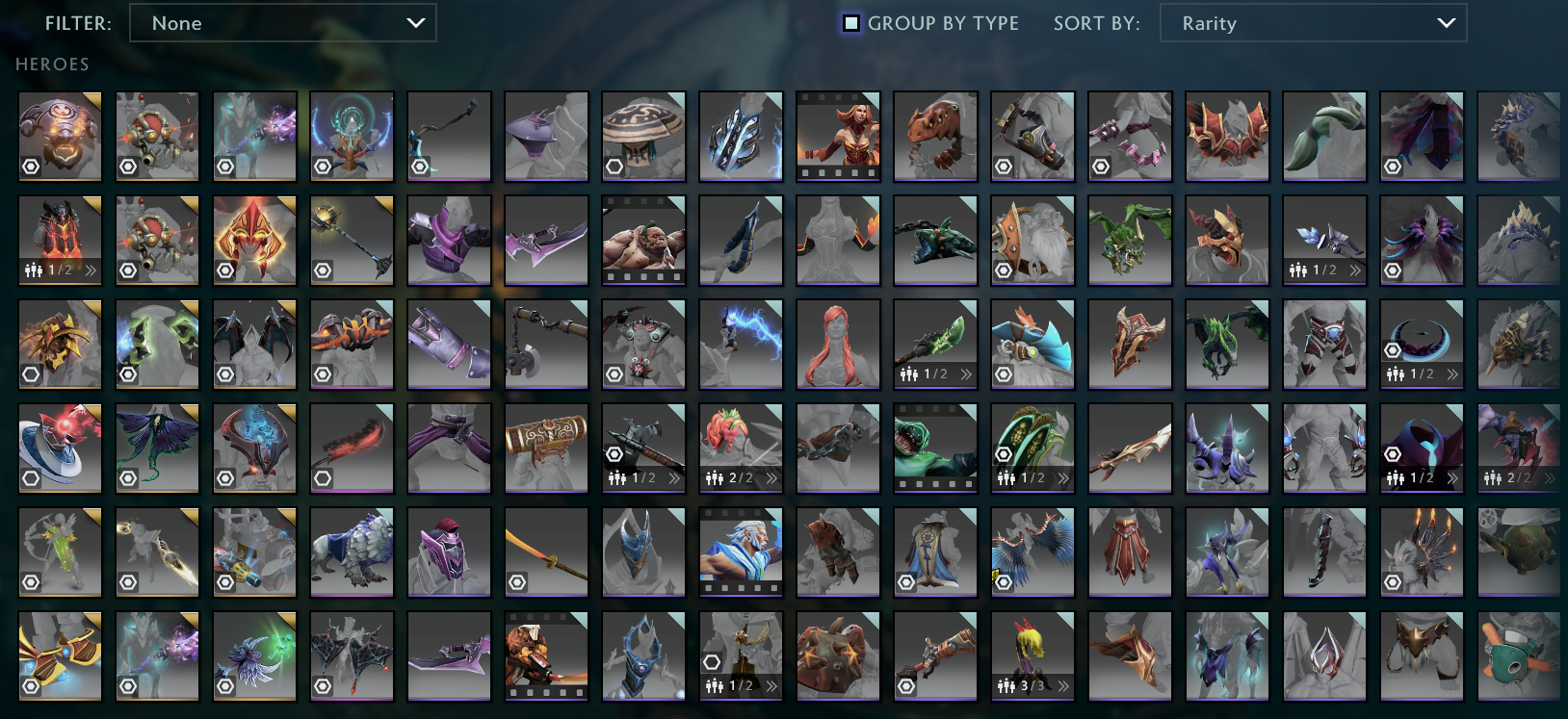Select the animated Lina portrait thumbnail
1568x719 pixels.
pos(838,137)
